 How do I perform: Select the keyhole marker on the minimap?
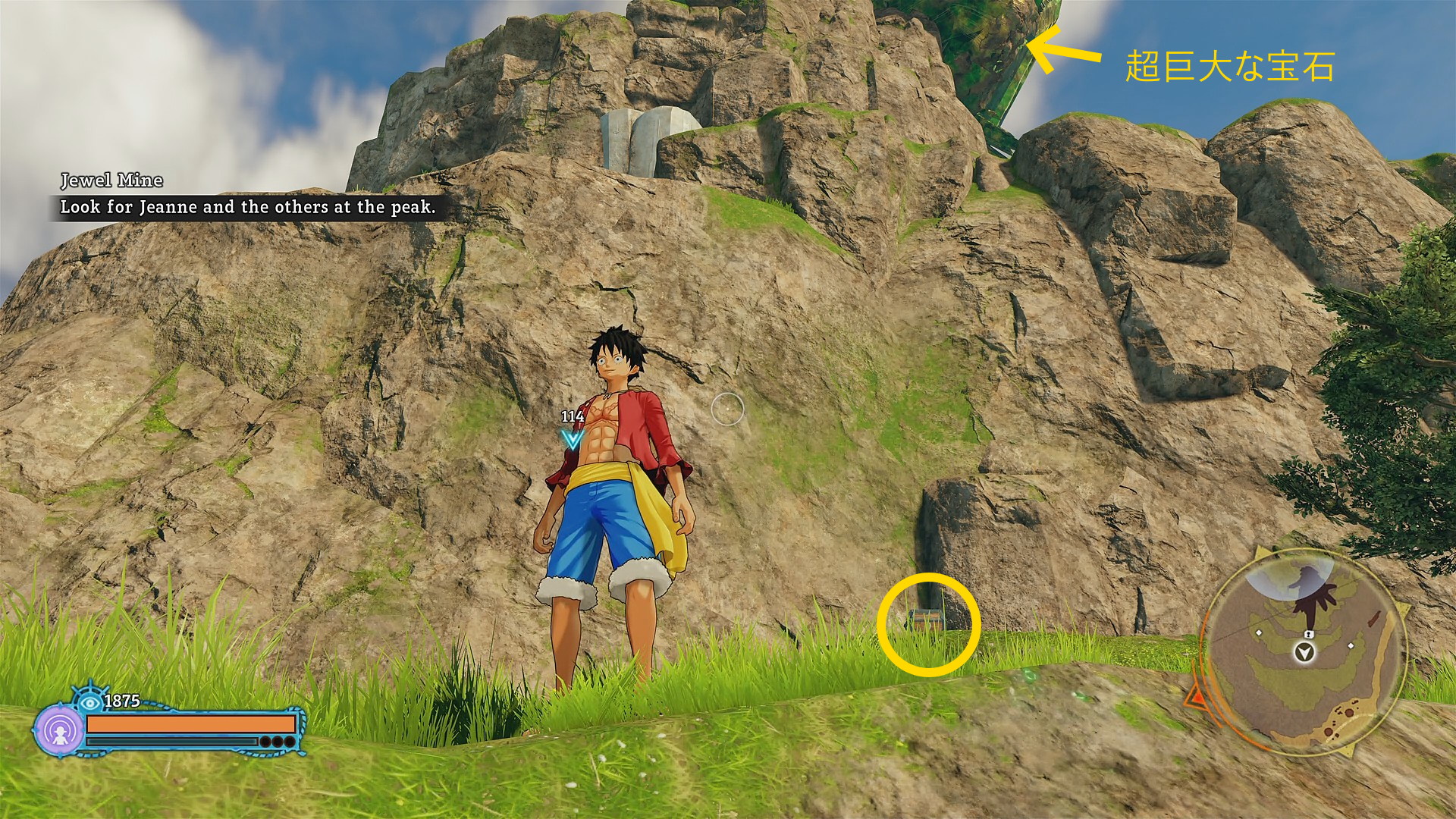(1308, 633)
